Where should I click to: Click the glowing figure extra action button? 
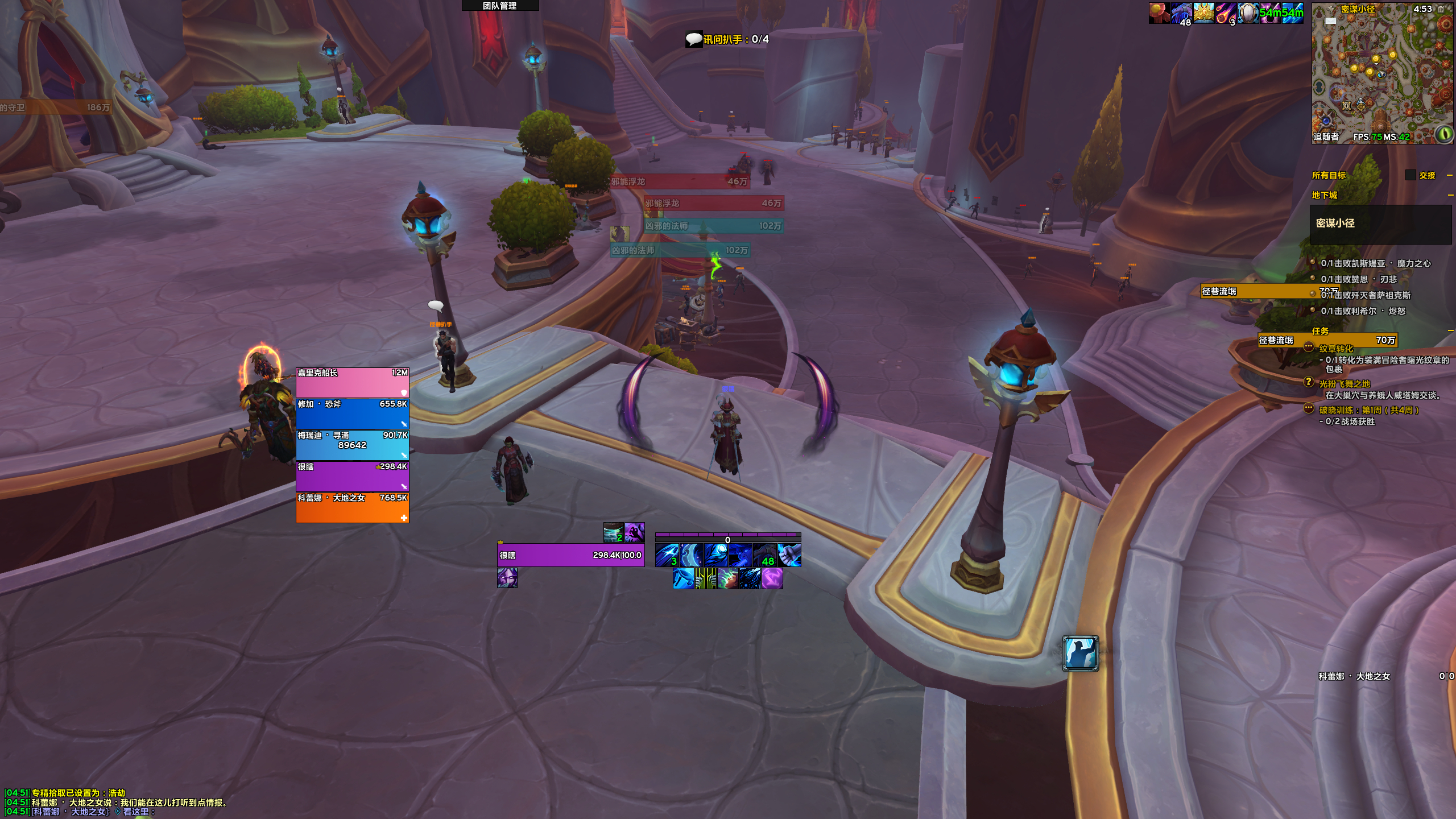click(1080, 654)
